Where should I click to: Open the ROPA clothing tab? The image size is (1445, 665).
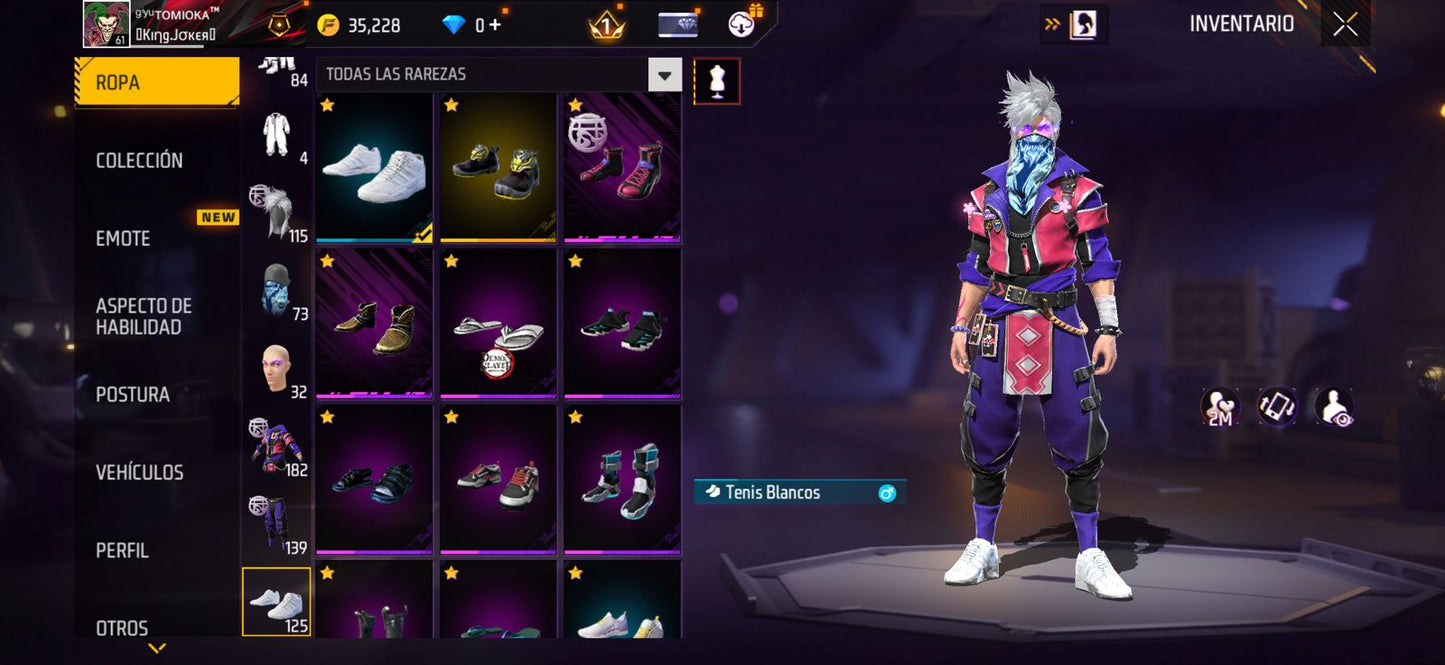point(156,82)
